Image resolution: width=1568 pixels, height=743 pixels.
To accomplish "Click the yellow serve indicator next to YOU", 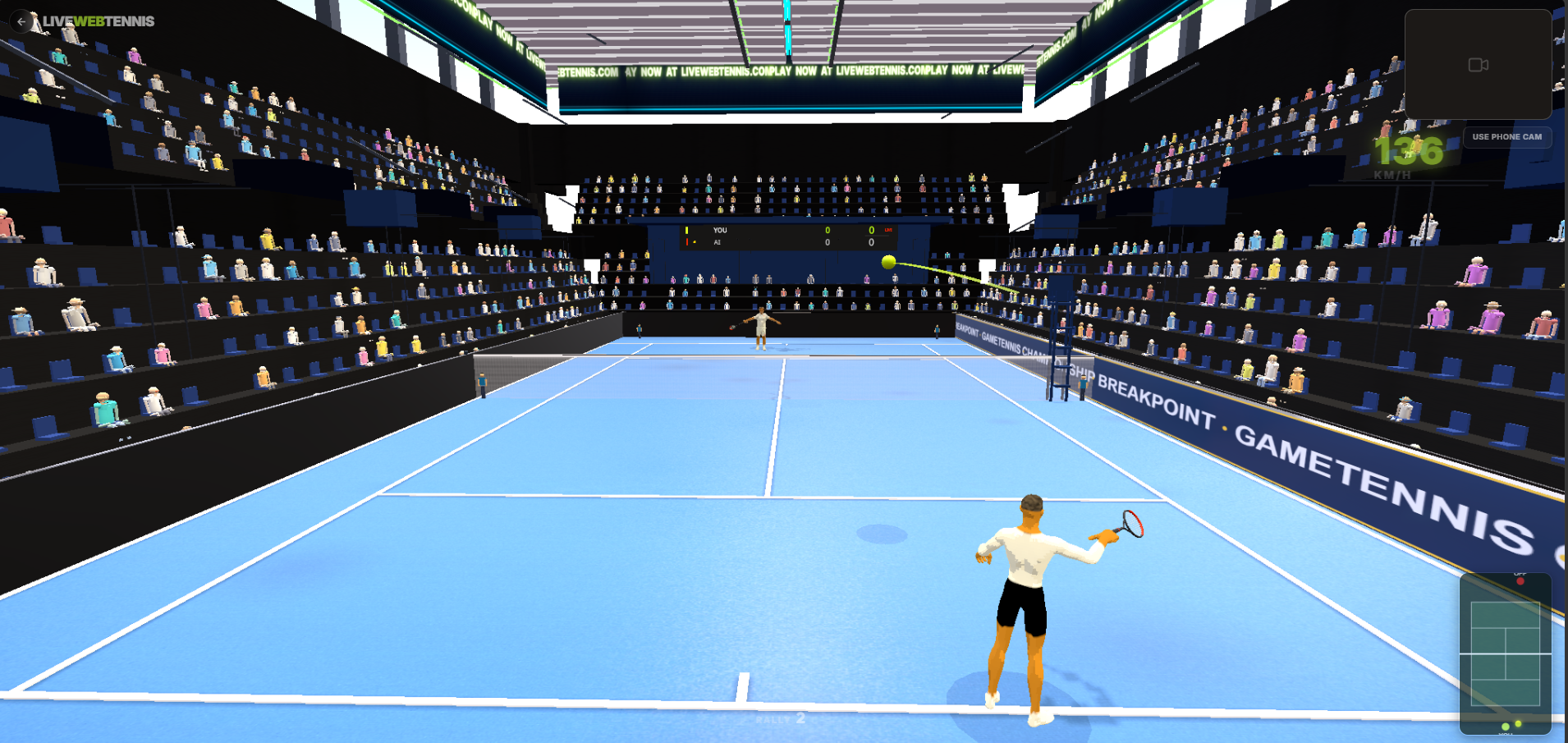I will (686, 230).
